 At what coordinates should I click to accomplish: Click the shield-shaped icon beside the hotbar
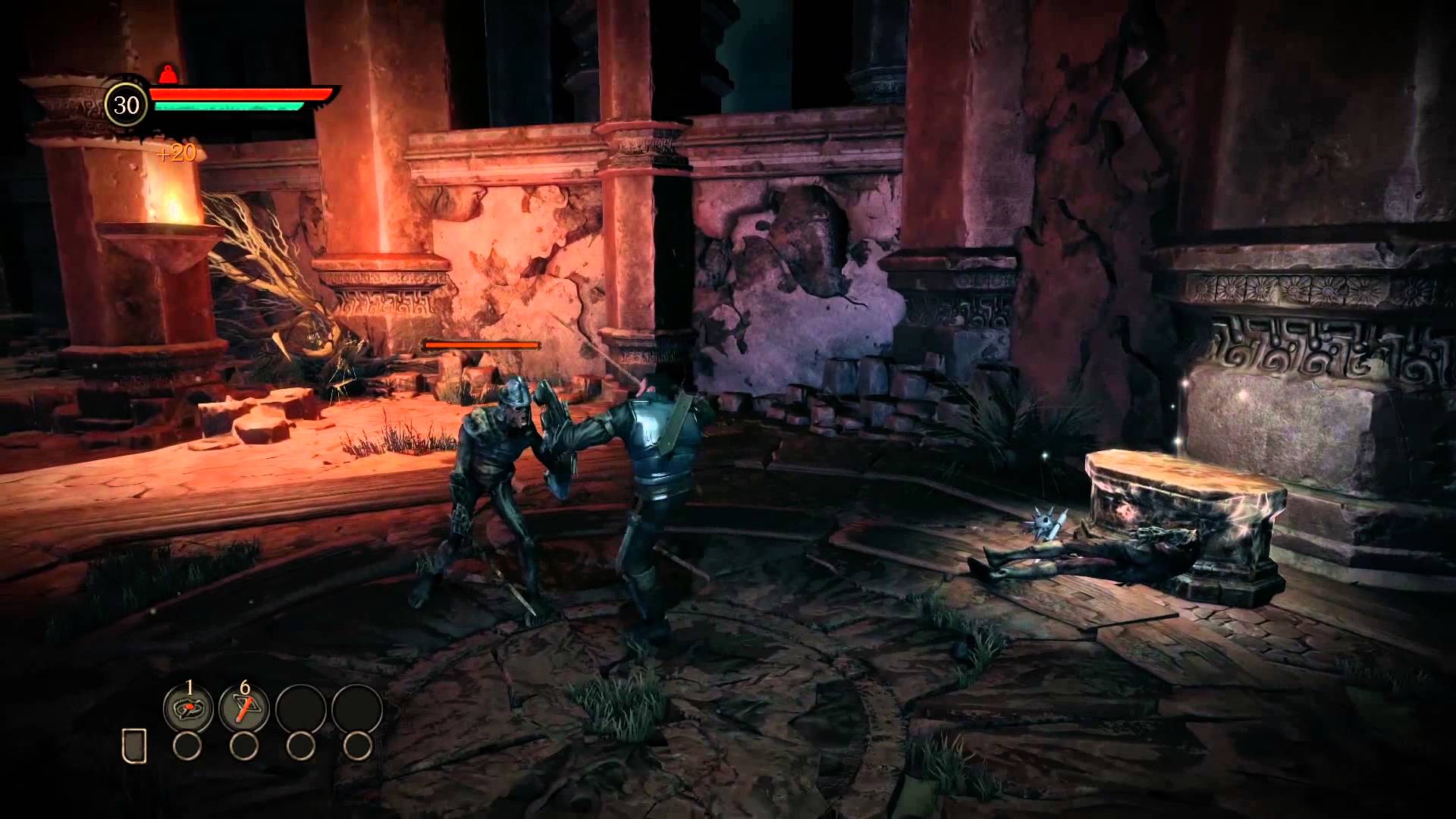[134, 746]
